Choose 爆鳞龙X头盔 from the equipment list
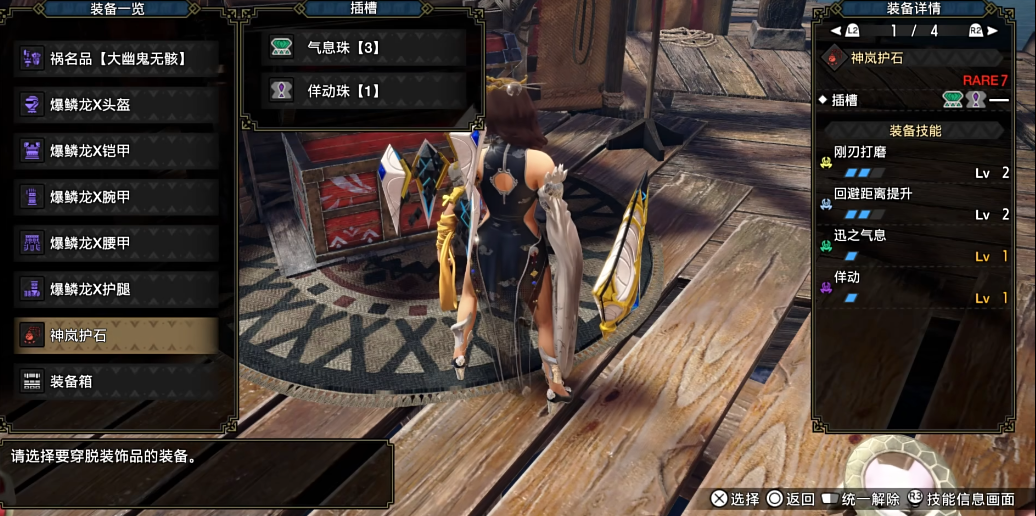Screen dimensions: 1036x516 click(x=118, y=104)
